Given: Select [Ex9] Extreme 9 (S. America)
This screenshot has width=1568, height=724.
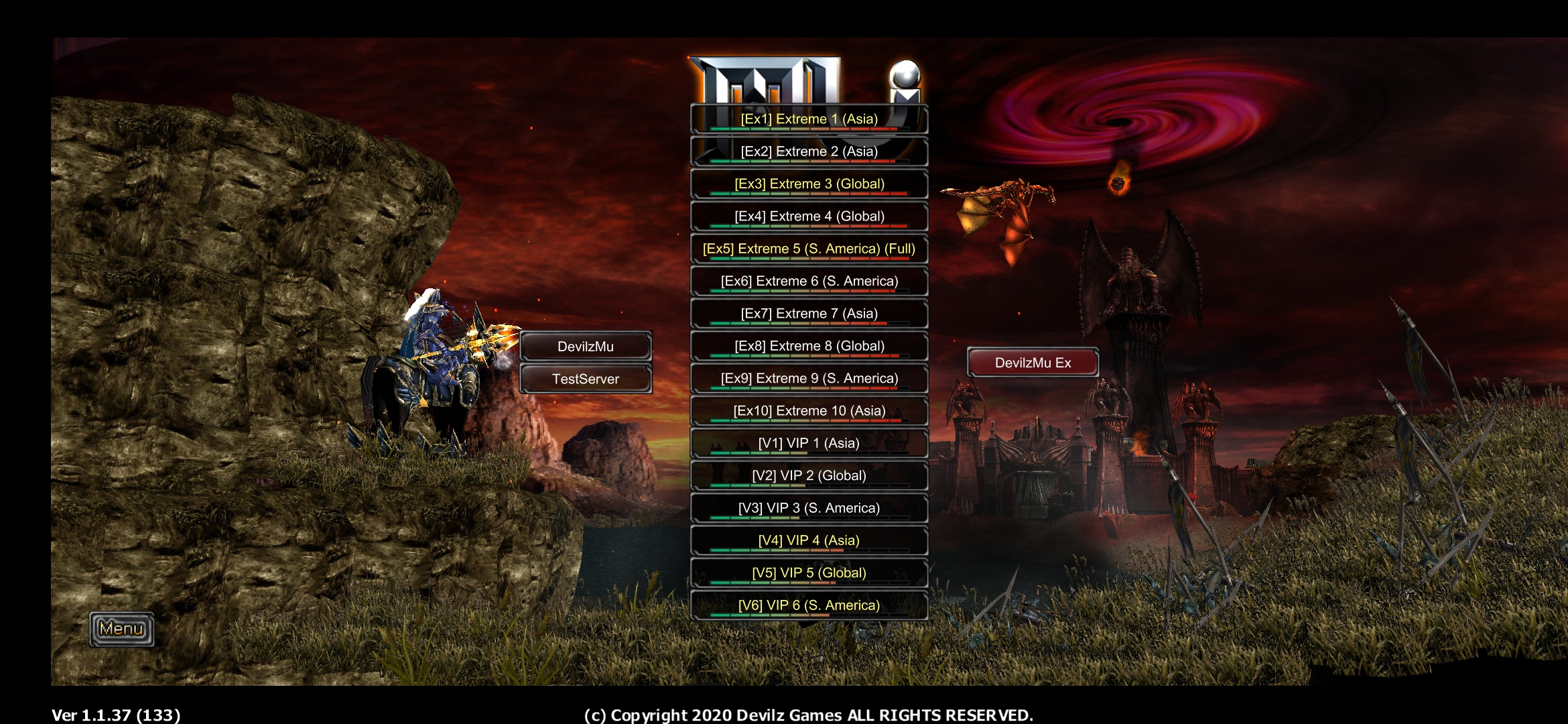Looking at the screenshot, I should pos(809,378).
